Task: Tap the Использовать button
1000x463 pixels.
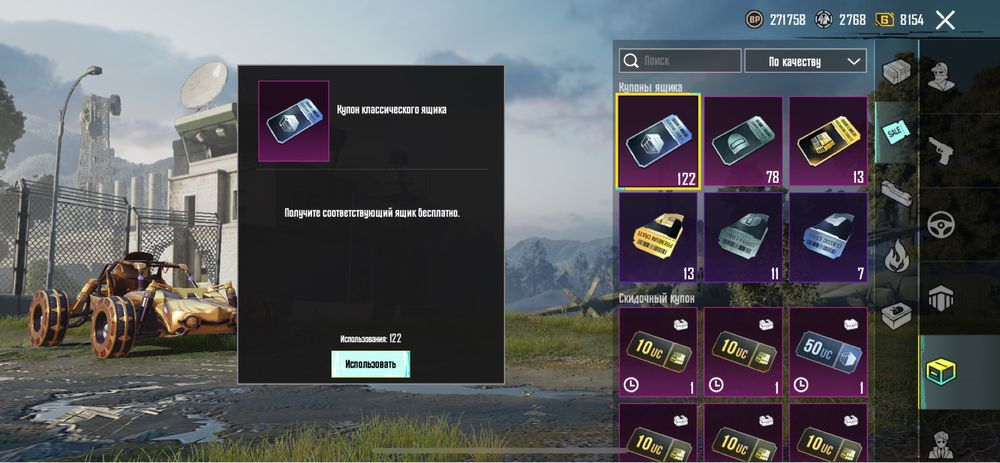Action: 370,364
